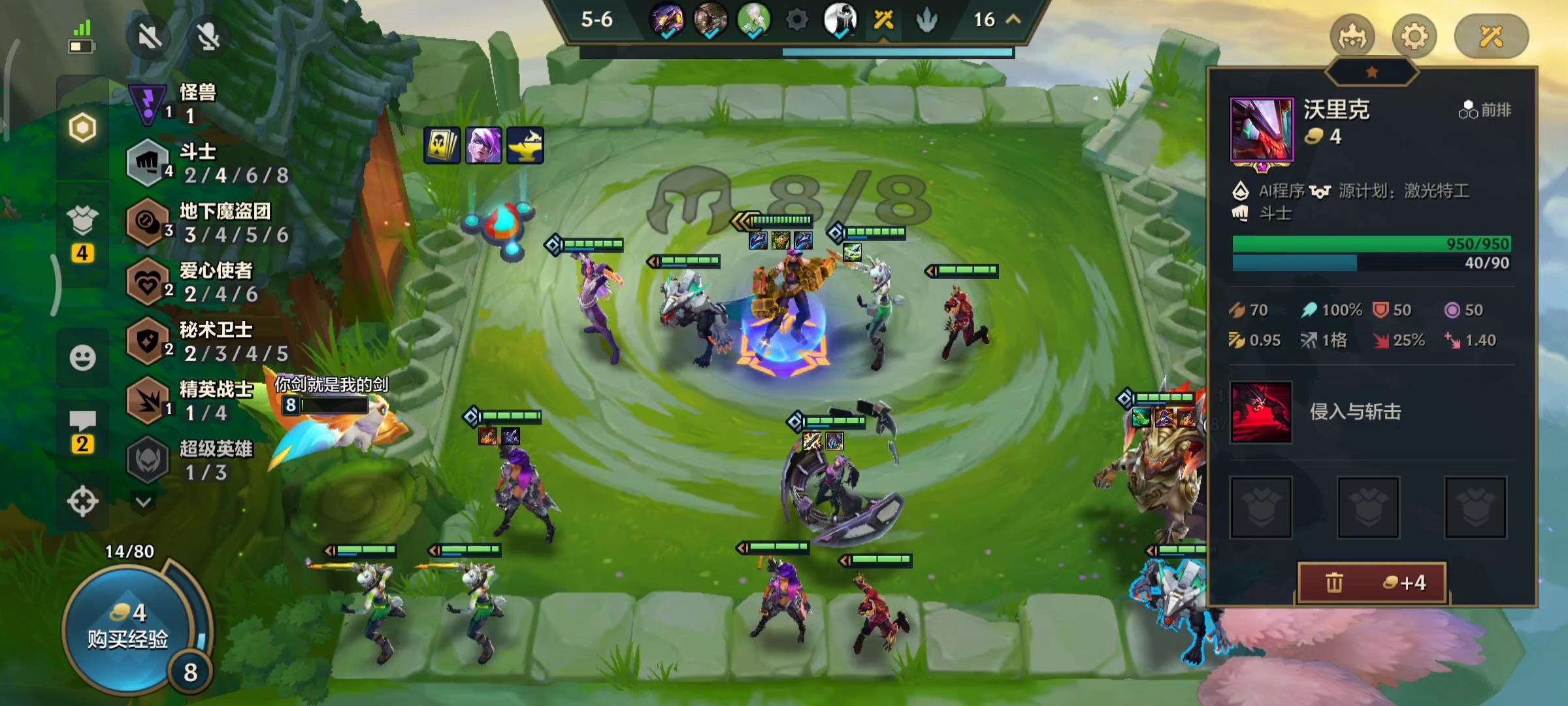Expand the trait list with the down arrow
The image size is (1568, 706).
point(144,502)
